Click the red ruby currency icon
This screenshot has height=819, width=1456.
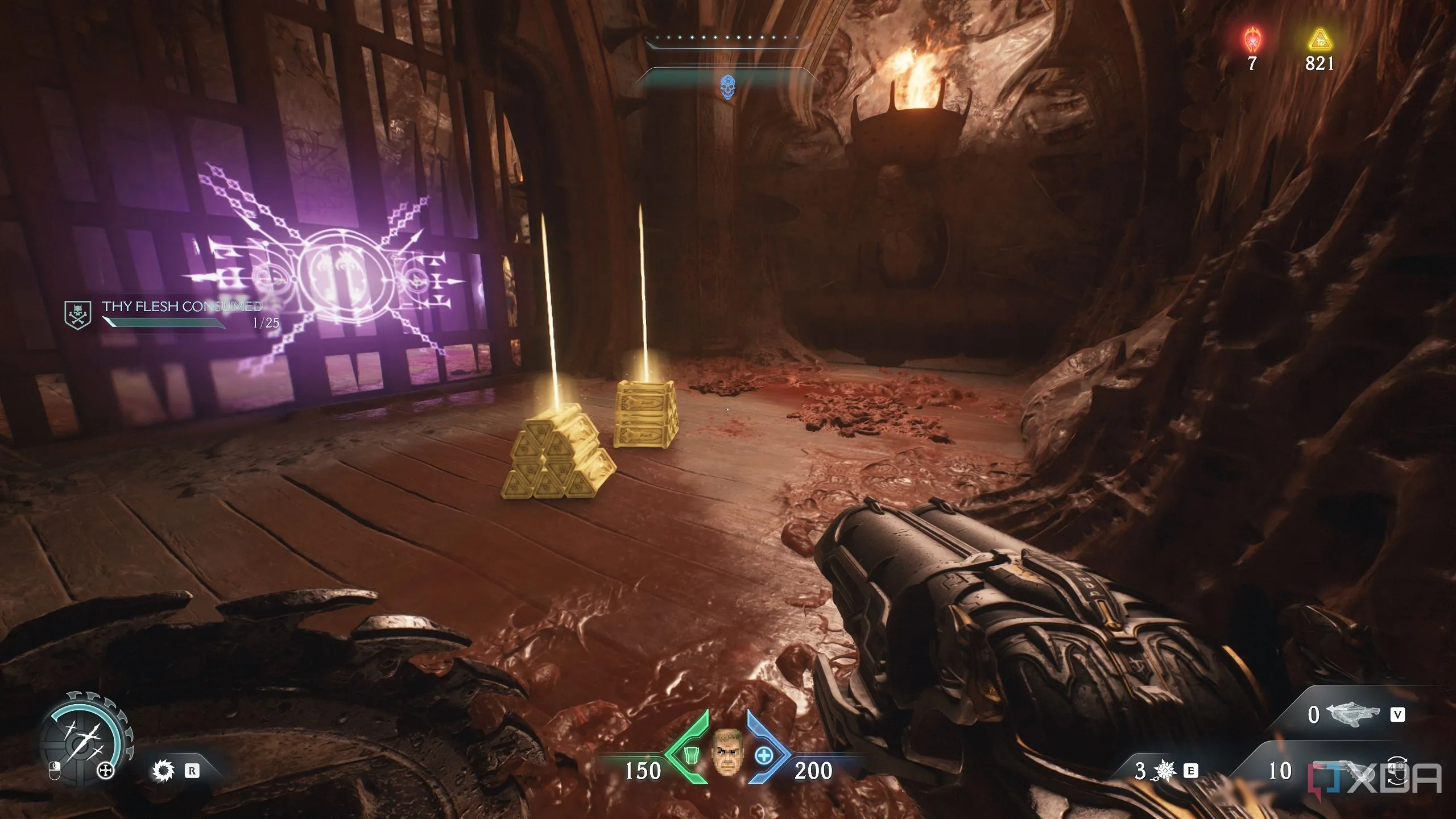point(1251,40)
